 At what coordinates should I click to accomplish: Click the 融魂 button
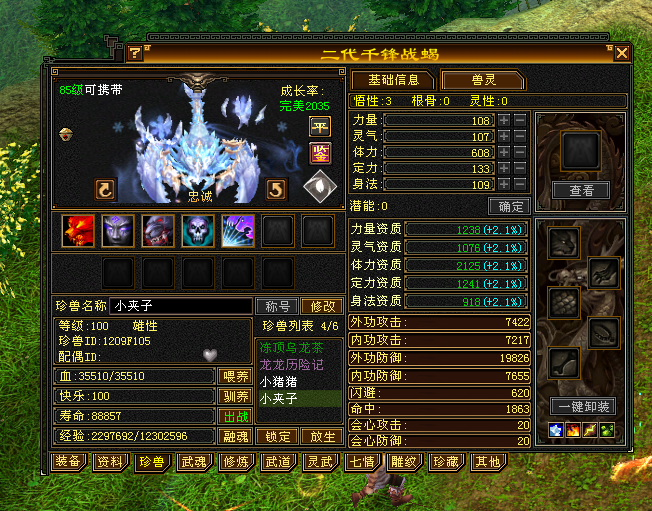[234, 437]
